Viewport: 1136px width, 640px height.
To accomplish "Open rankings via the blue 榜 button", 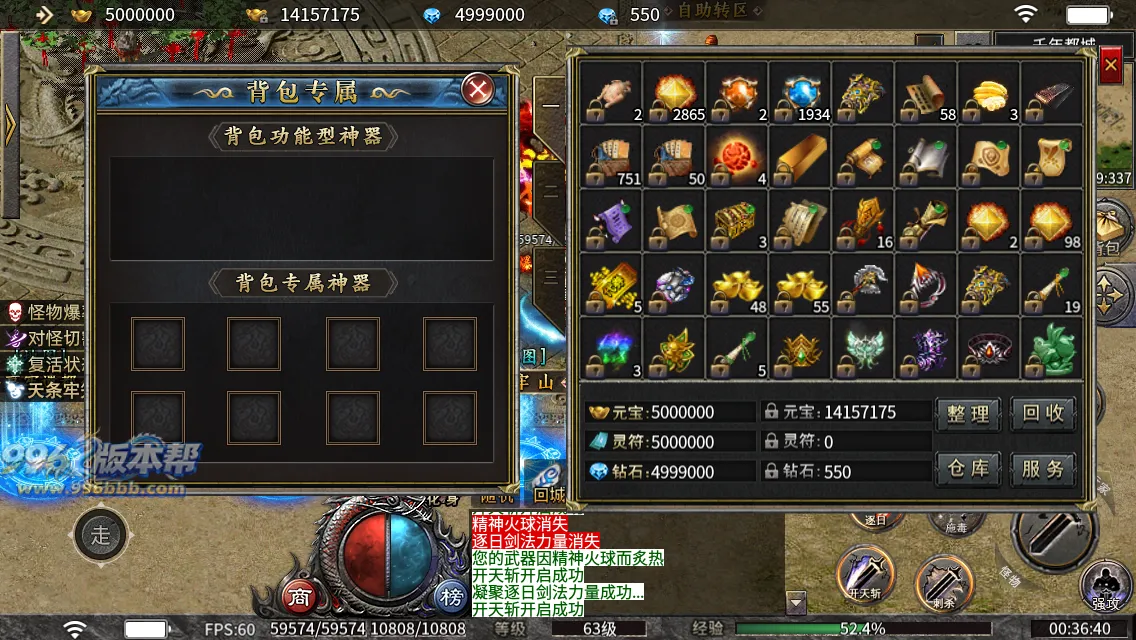I will pos(451,597).
